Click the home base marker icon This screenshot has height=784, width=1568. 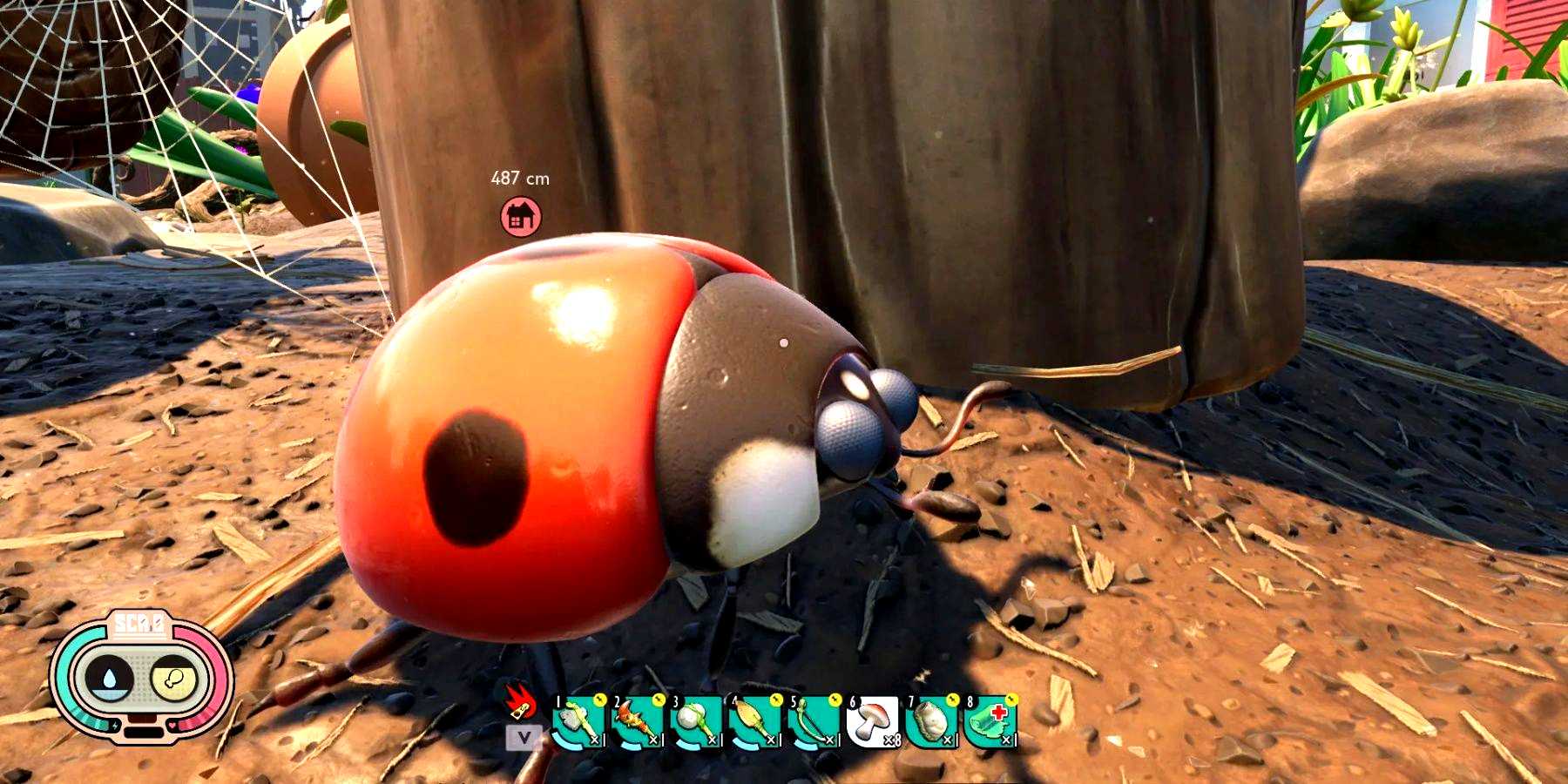520,216
